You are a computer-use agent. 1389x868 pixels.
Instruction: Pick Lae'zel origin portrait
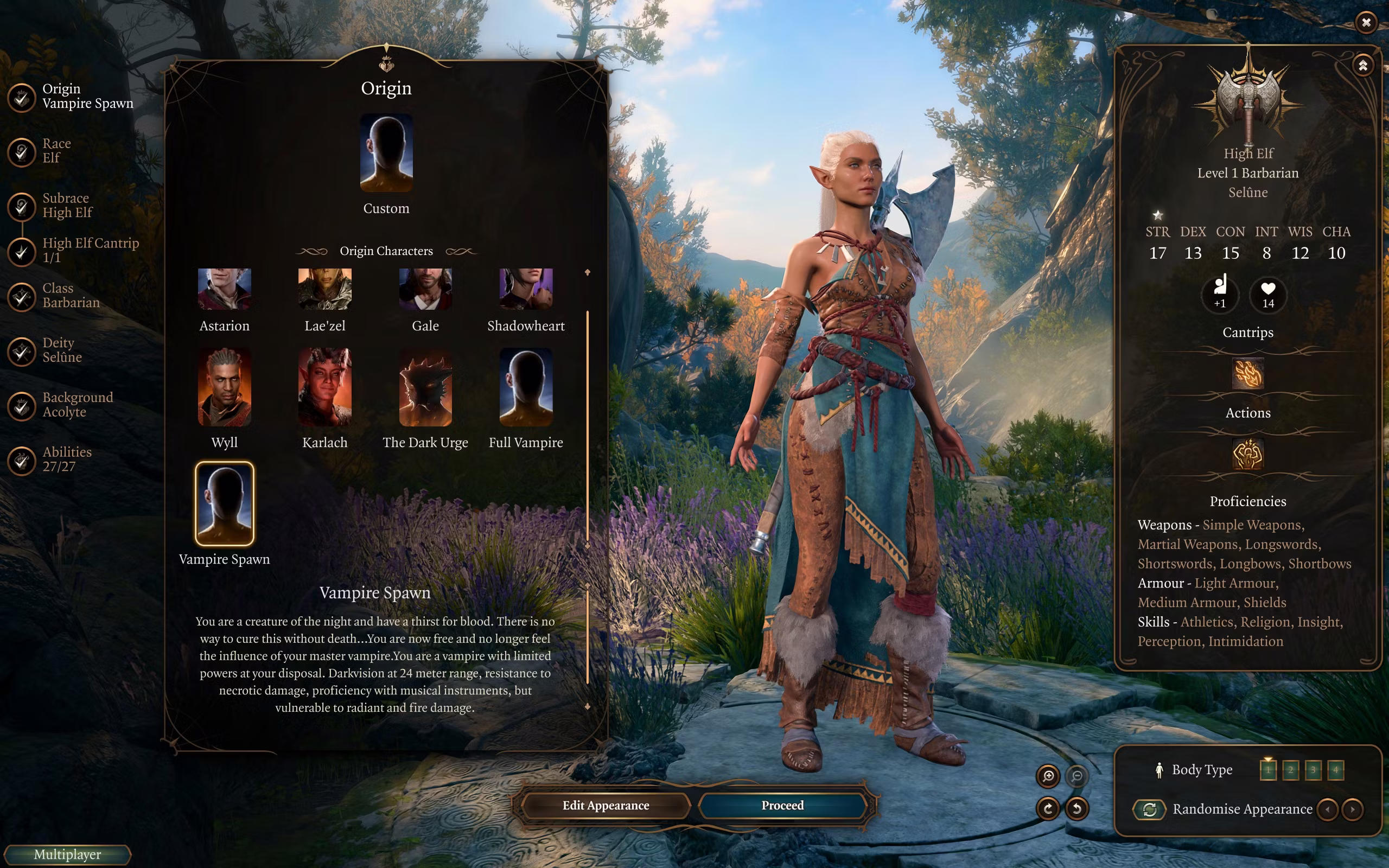click(x=325, y=289)
